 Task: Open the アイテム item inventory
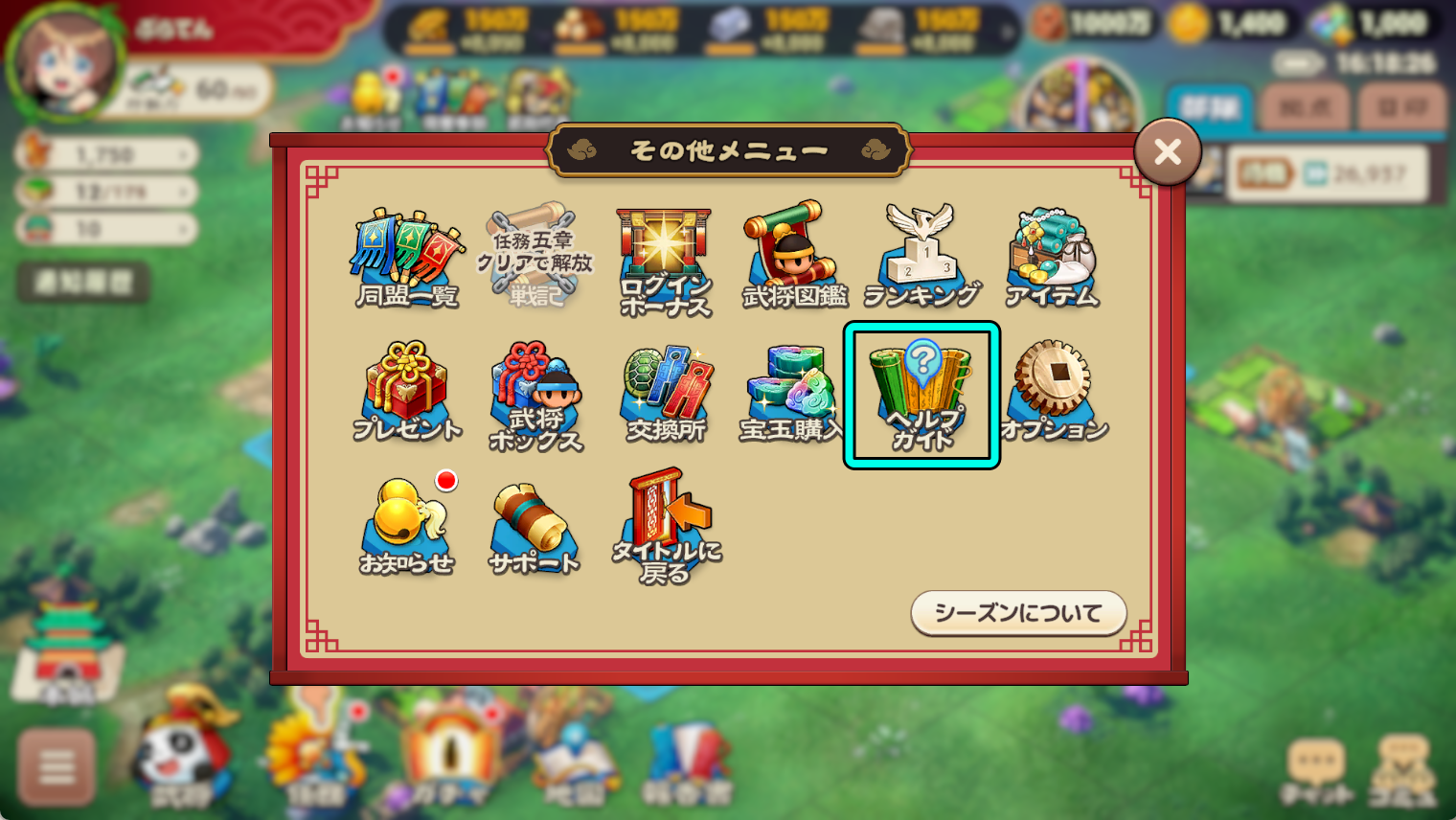click(1051, 251)
